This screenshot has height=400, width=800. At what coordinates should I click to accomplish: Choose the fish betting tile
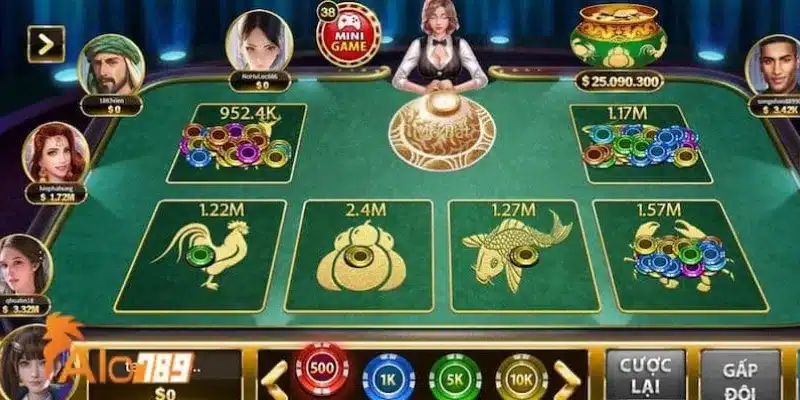click(515, 255)
